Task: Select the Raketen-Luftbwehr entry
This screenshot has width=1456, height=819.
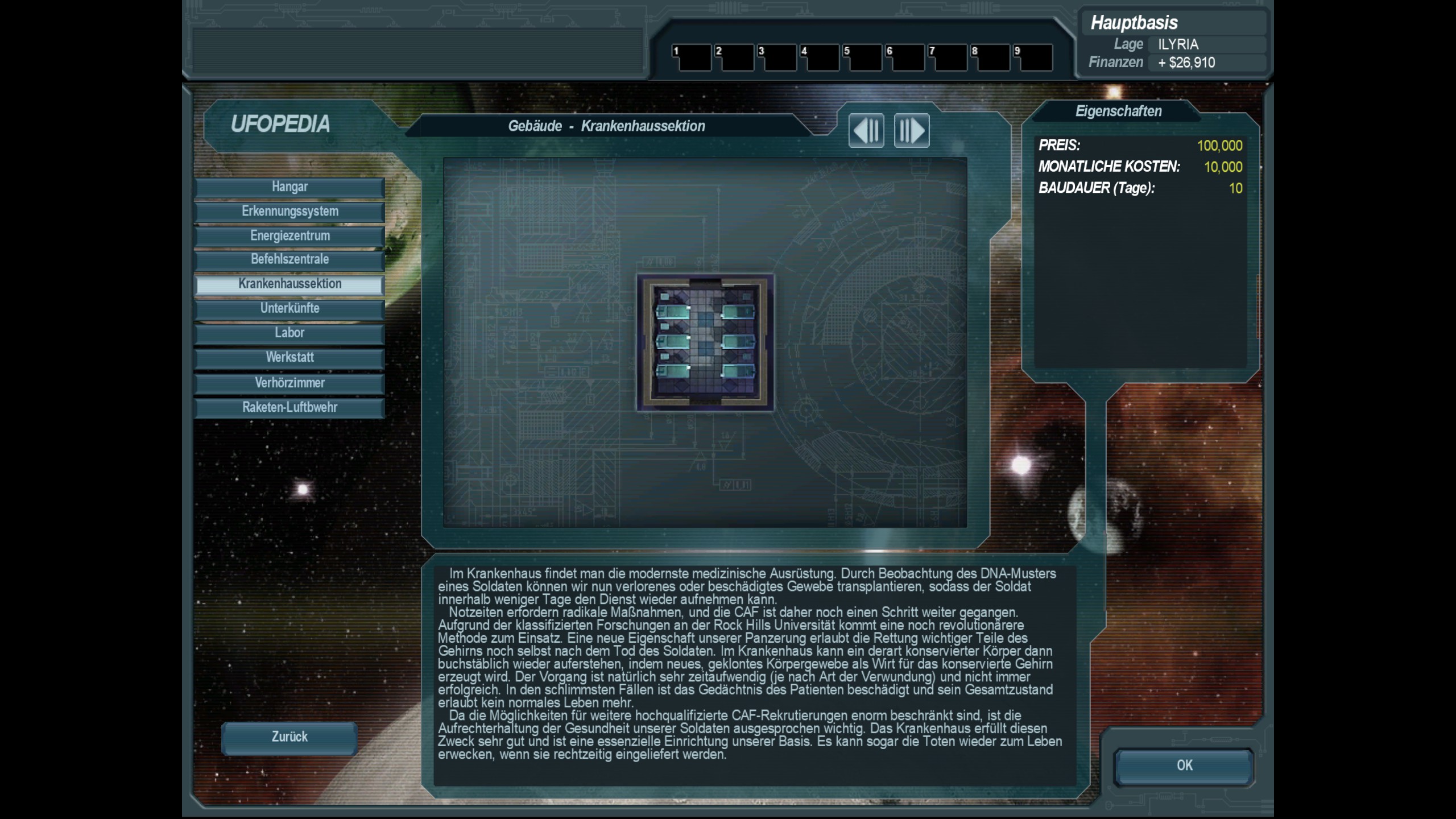Action: (289, 408)
